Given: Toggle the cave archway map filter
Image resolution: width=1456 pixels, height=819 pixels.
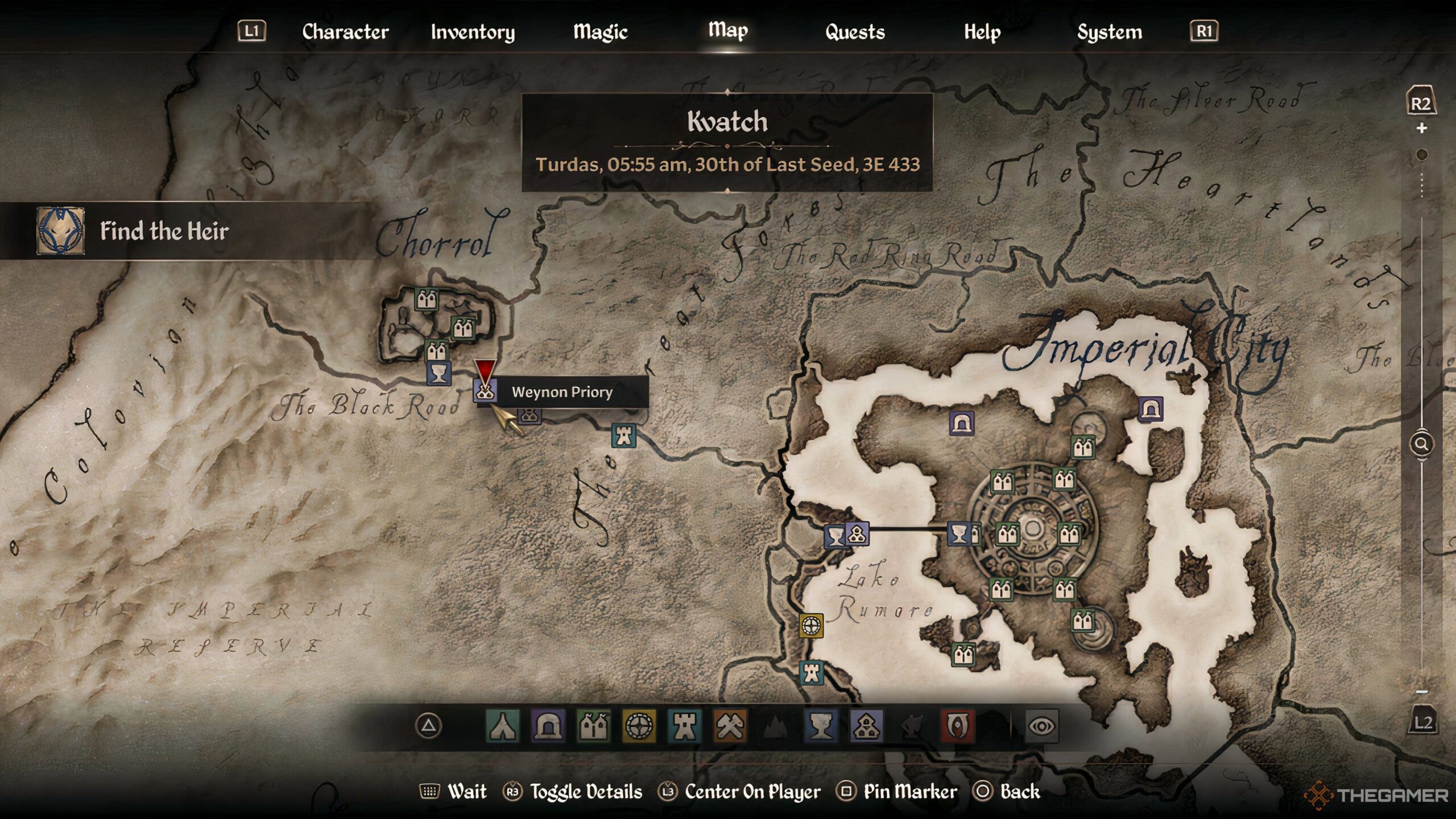Looking at the screenshot, I should click(548, 726).
